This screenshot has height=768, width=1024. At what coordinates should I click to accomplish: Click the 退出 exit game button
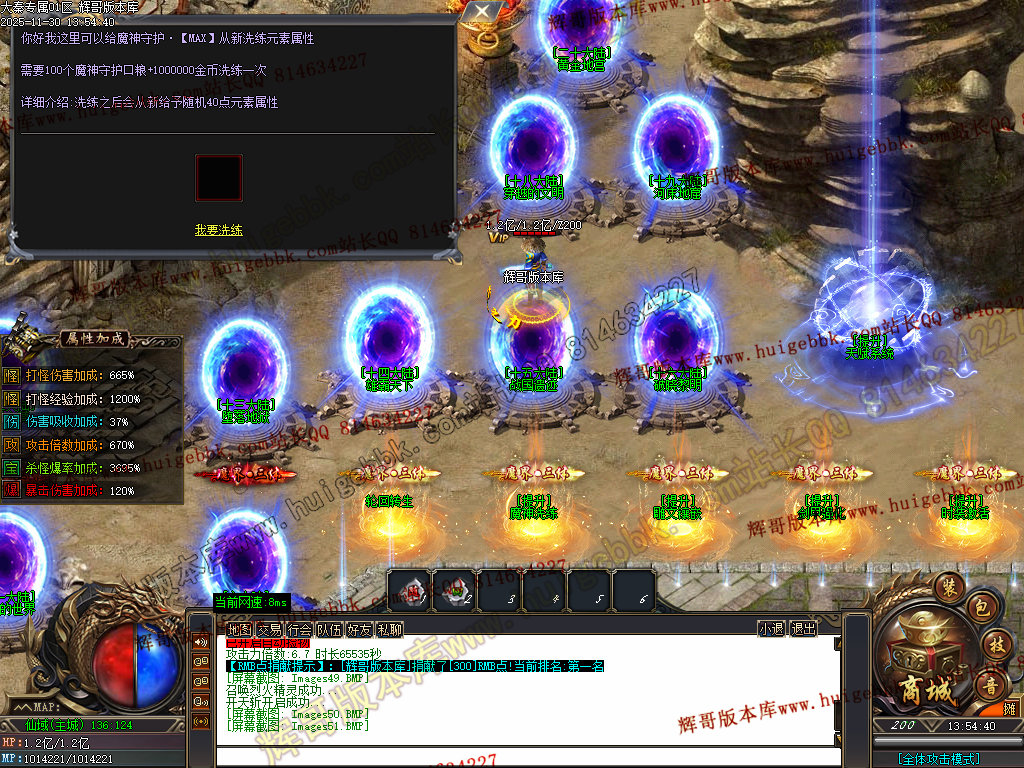point(803,629)
